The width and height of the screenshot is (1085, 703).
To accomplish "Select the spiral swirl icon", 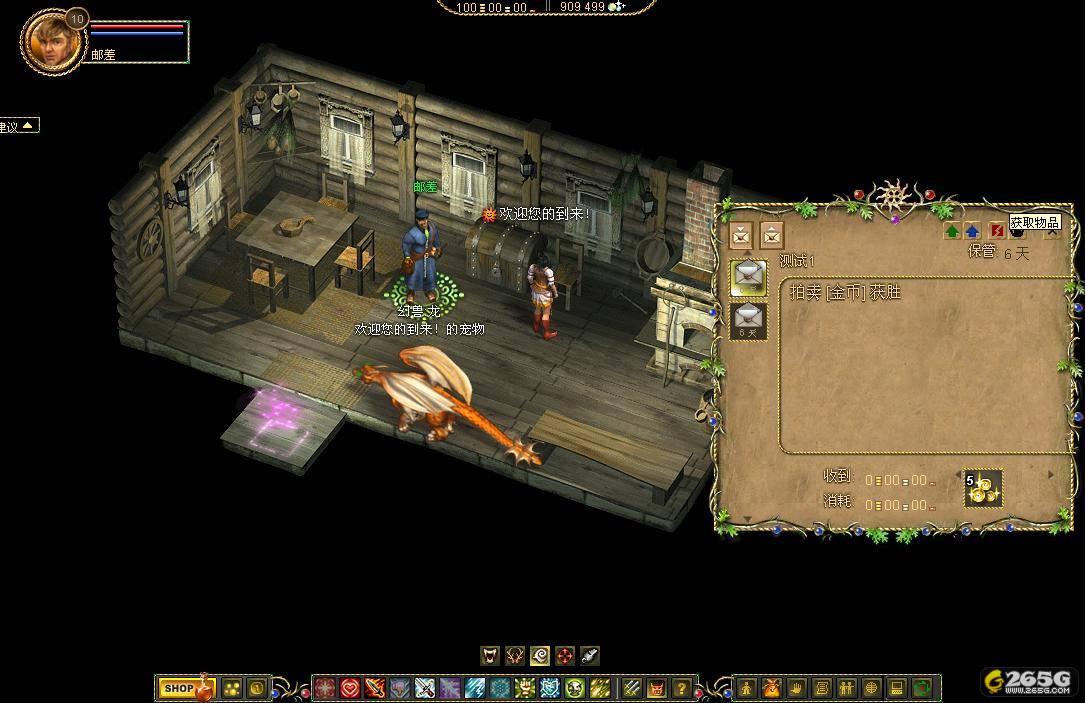I will 540,656.
